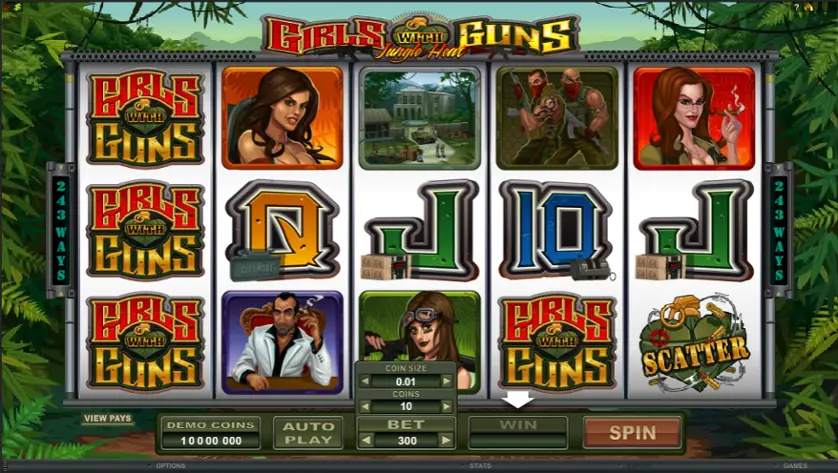The image size is (838, 473).
Task: Increase the total bet amount
Action: (x=449, y=440)
